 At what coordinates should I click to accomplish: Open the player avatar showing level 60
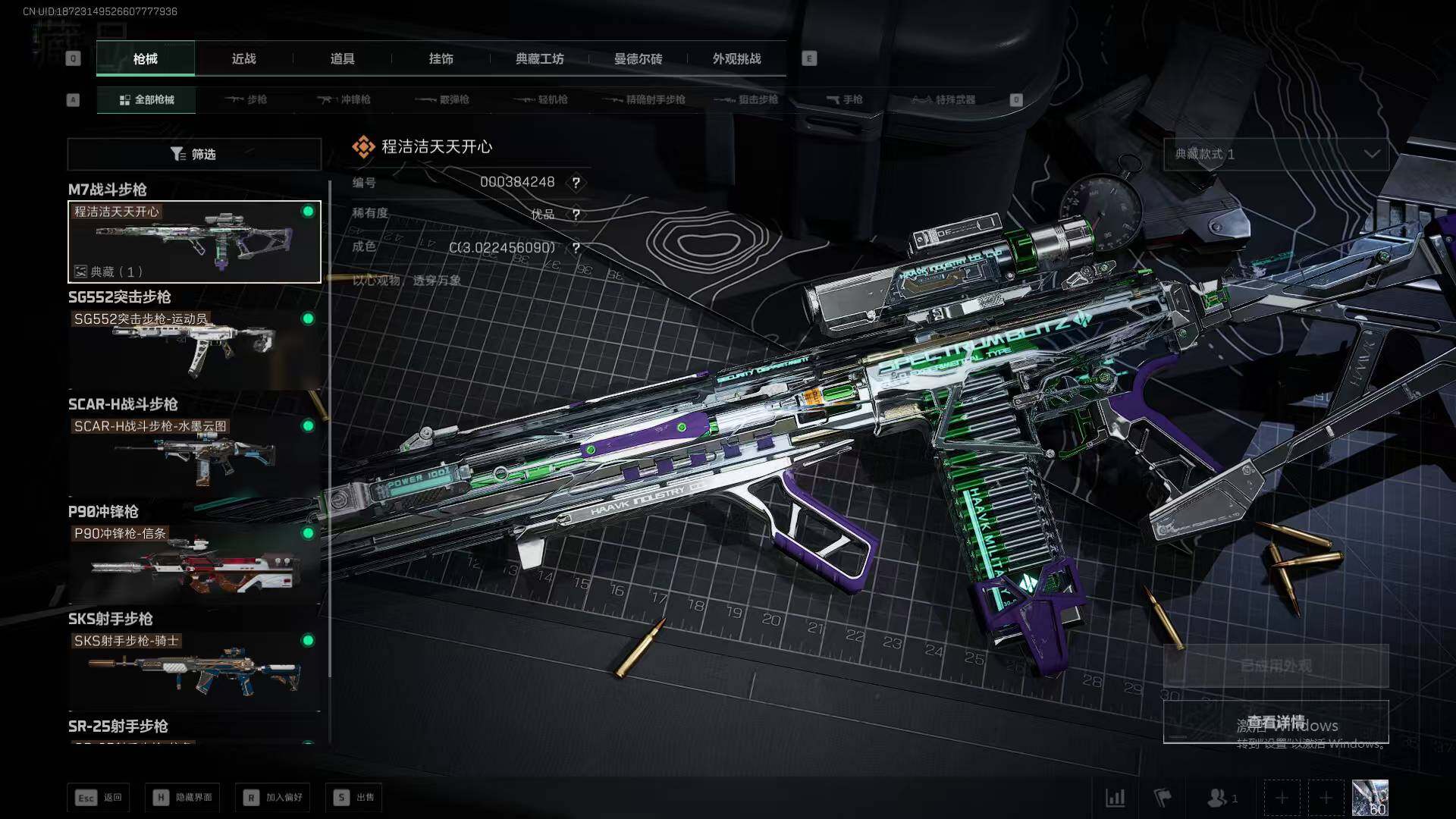pos(1370,798)
